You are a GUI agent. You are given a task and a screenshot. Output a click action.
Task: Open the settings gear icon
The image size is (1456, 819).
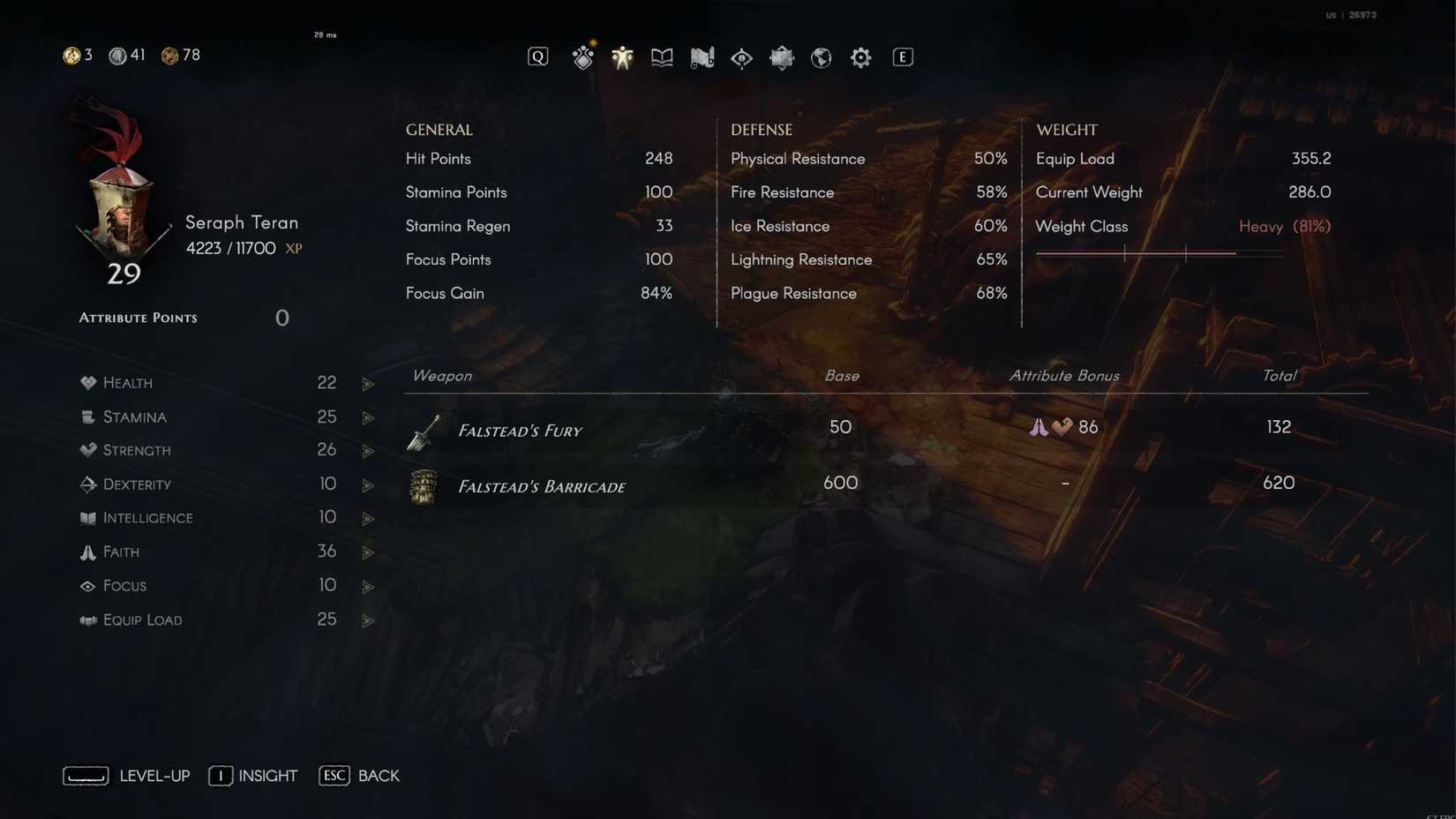[859, 56]
